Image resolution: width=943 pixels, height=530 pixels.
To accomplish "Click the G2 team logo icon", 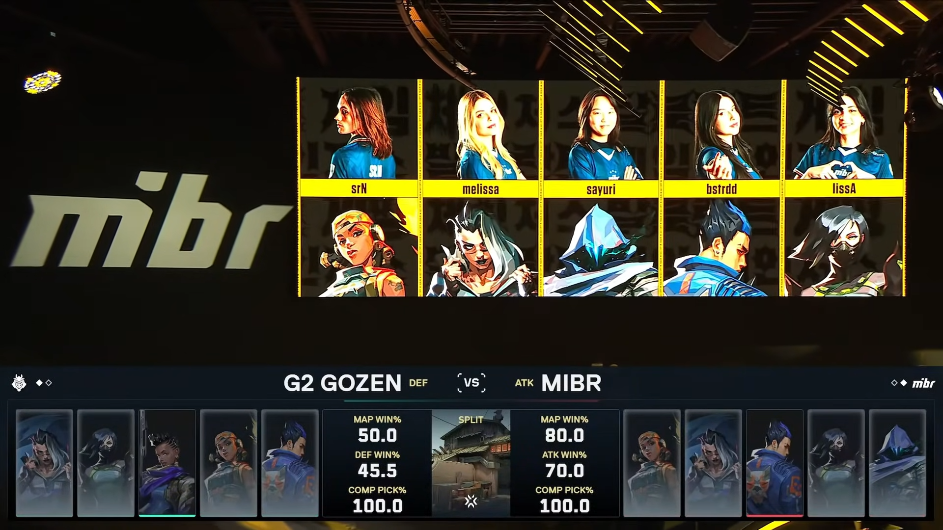I will 19,383.
